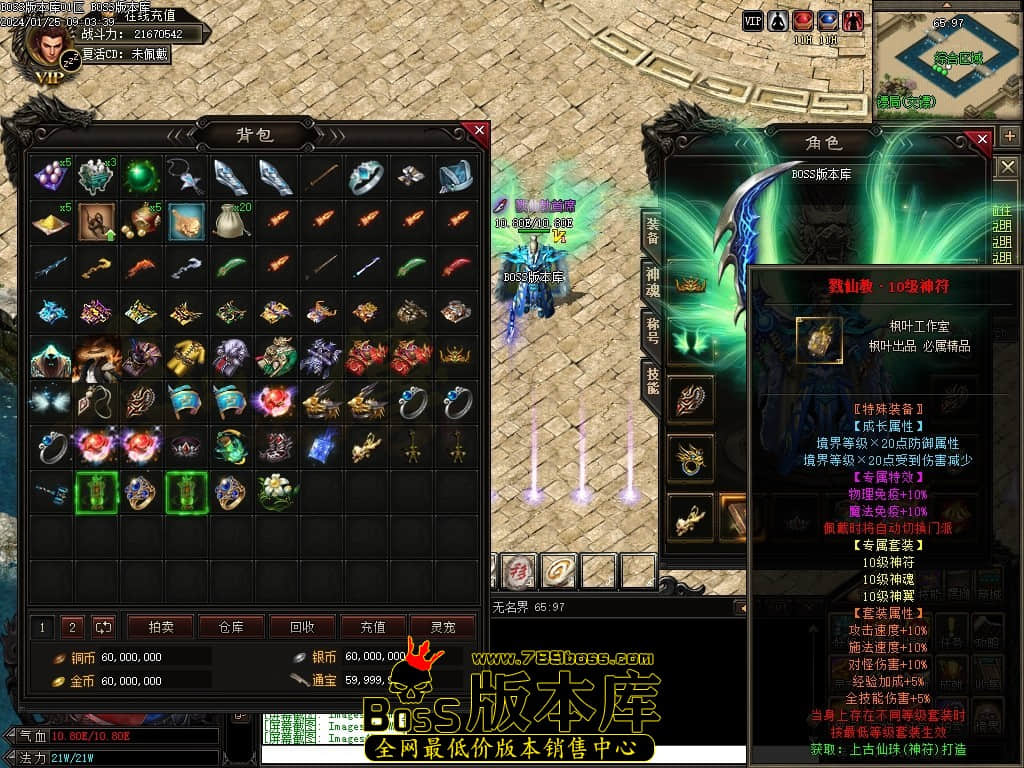Viewport: 1024px width, 768px height.
Task: Close the 角色 character panel
Action: [x=982, y=139]
